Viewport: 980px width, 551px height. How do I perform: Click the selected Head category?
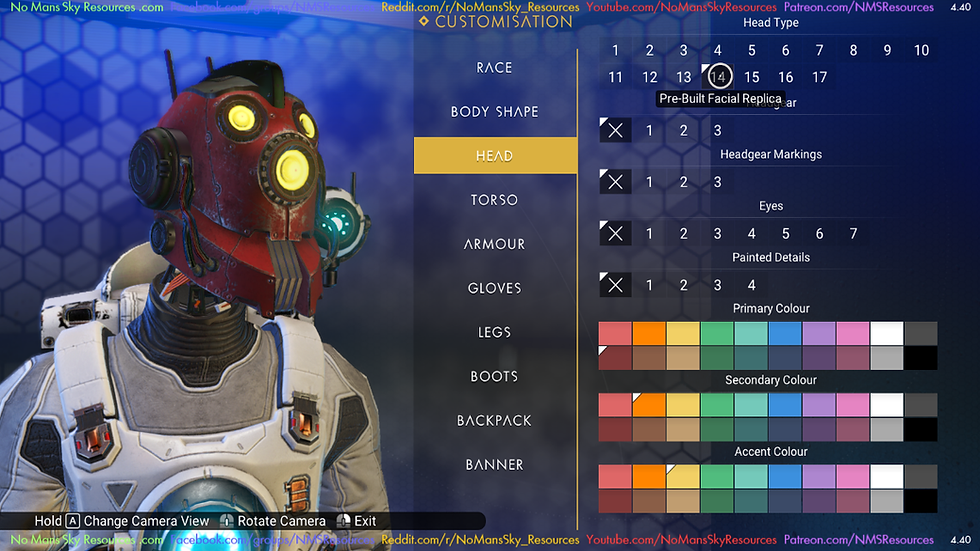495,156
